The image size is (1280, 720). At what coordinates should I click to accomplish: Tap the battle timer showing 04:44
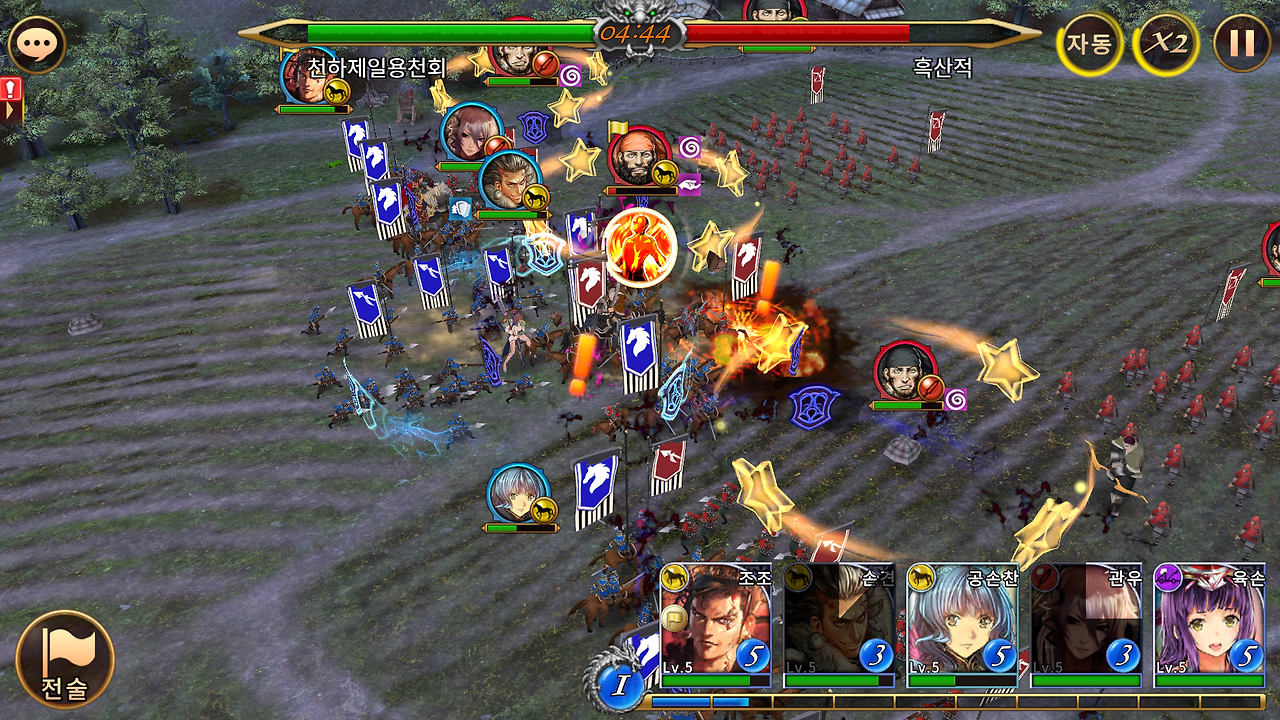(x=638, y=34)
